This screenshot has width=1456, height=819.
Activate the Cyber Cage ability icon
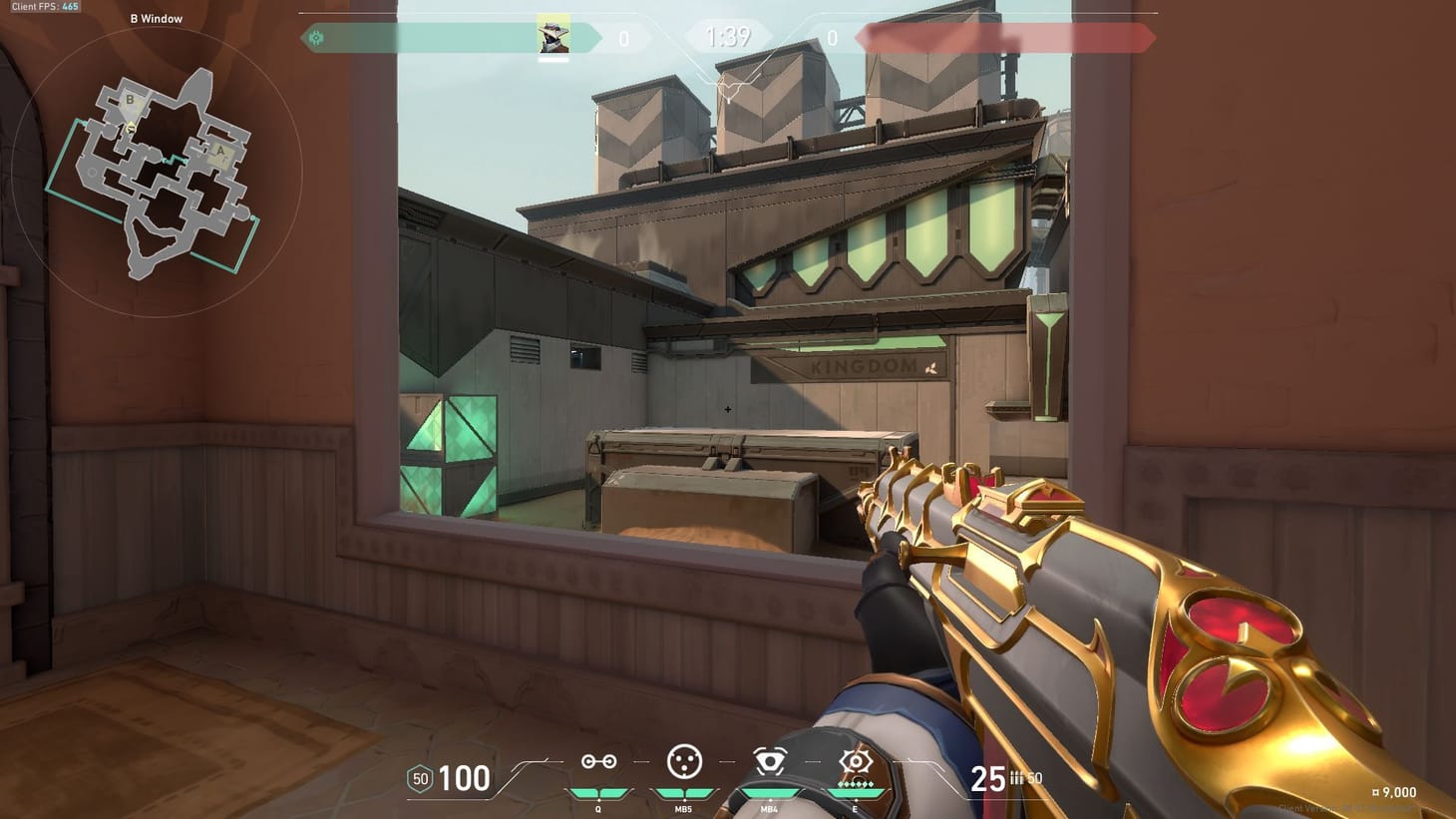pos(683,763)
